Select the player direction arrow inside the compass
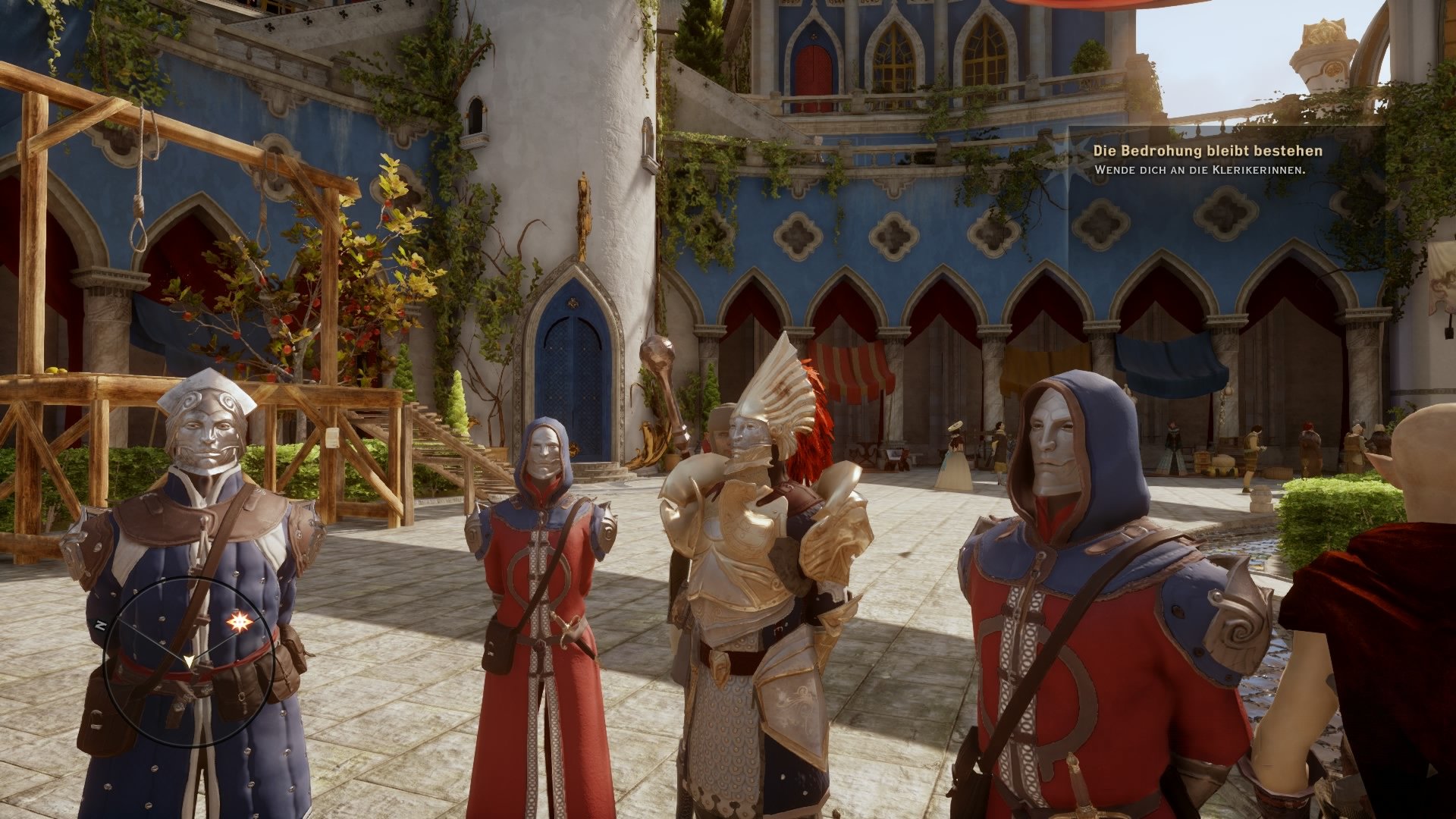Screen dimensions: 1456x819 tap(190, 662)
